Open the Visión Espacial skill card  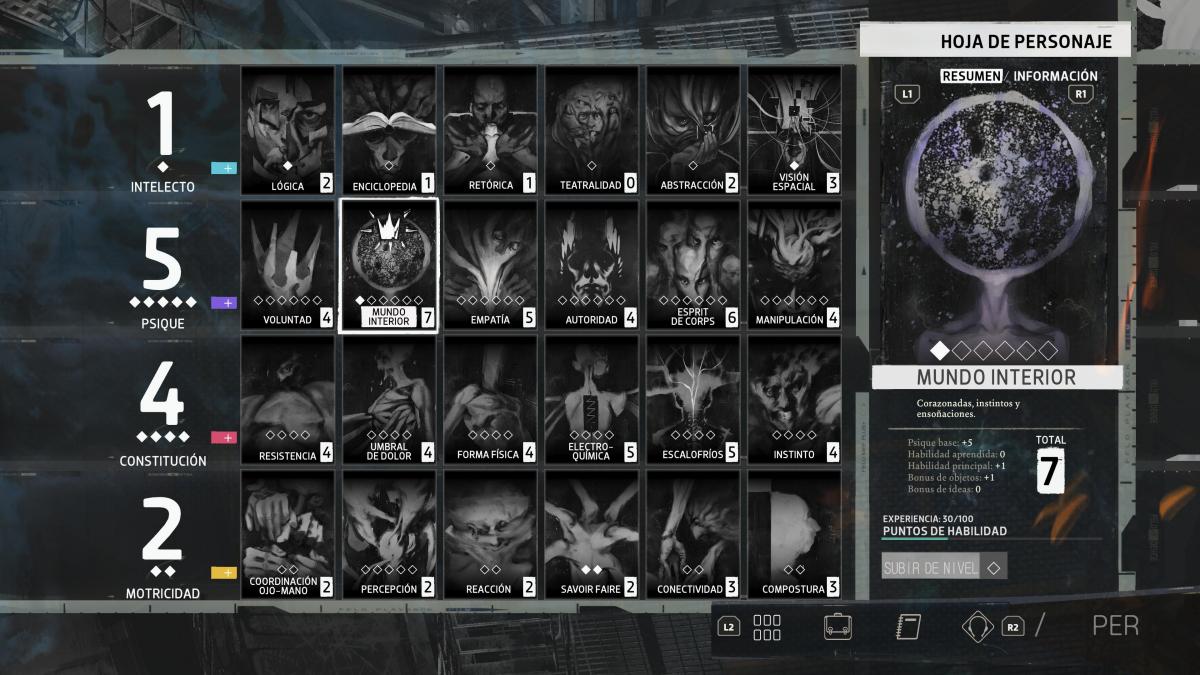(x=794, y=131)
